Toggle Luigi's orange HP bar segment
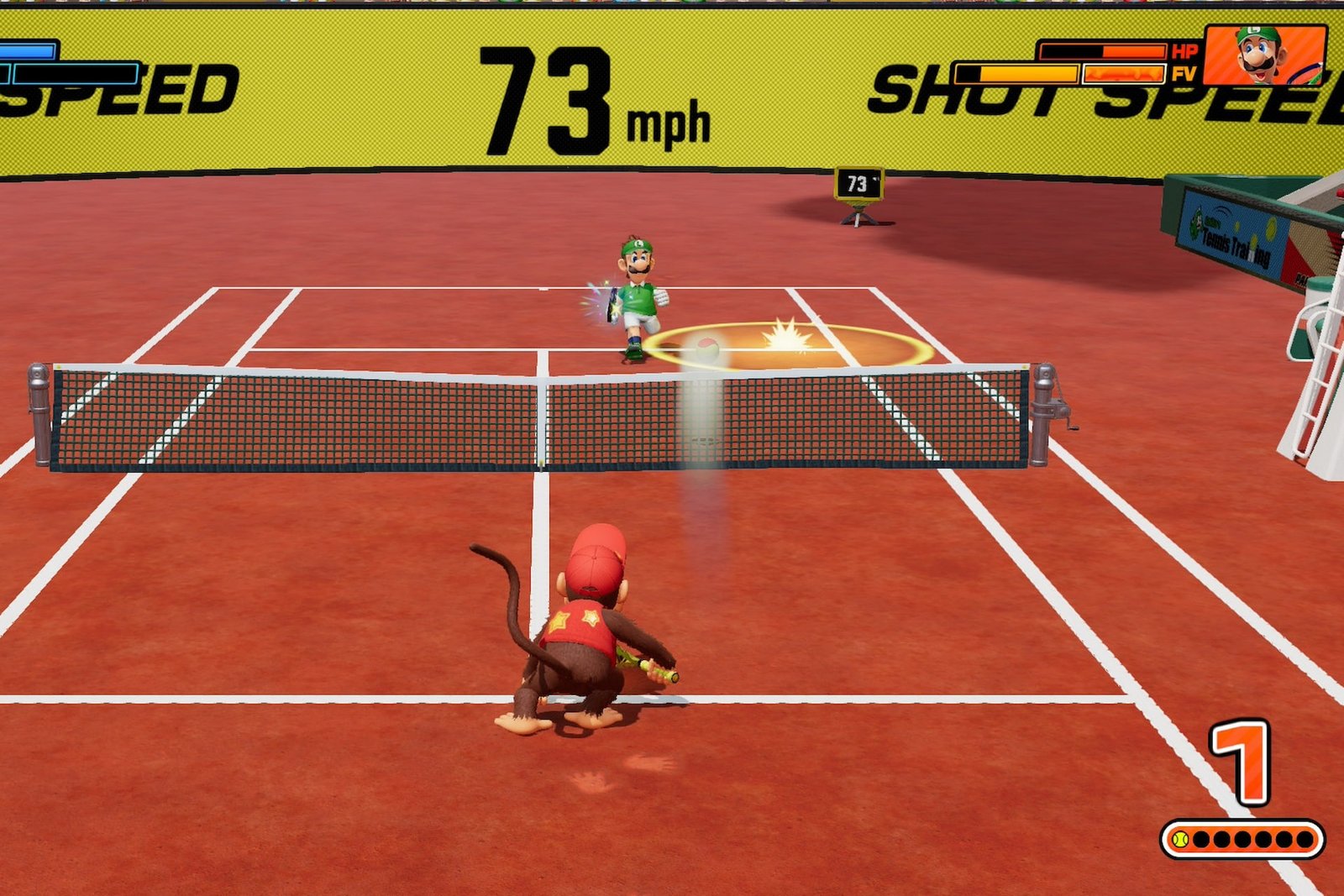This screenshot has height=896, width=1344. click(x=1134, y=50)
